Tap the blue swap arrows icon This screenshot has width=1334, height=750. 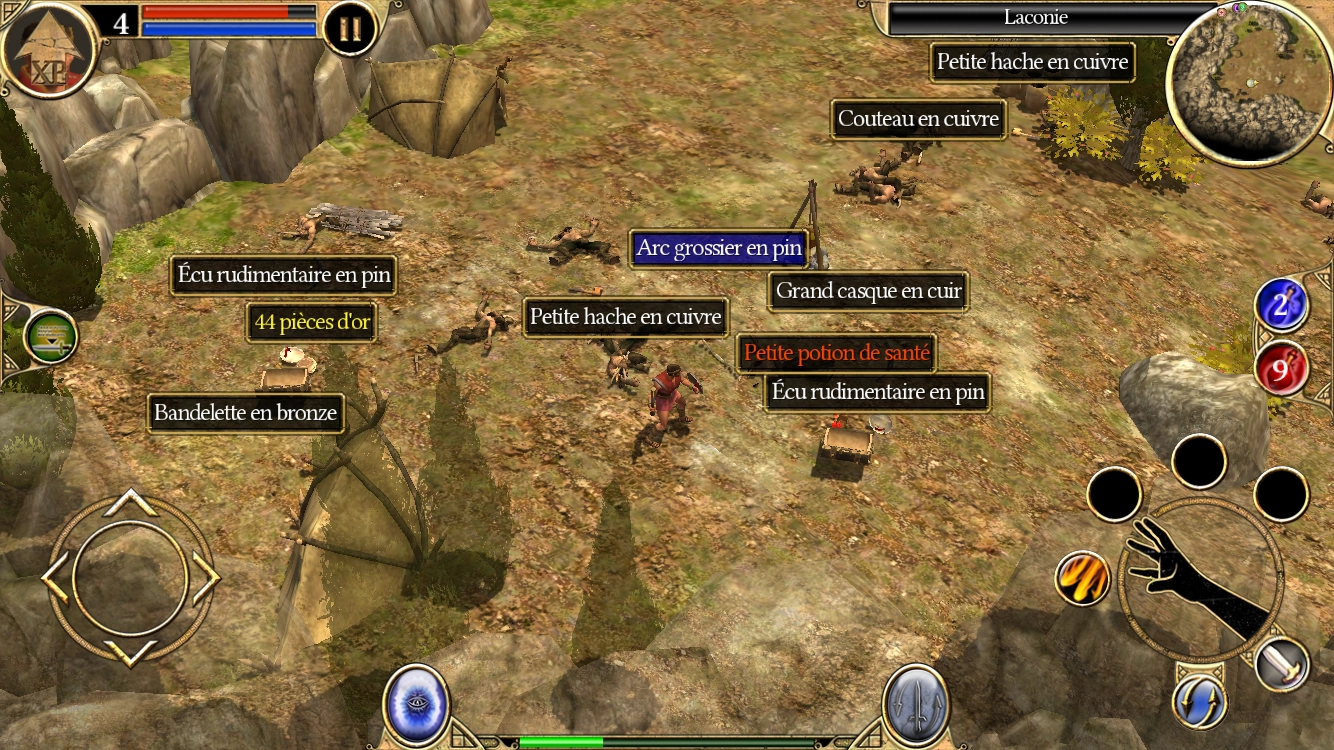click(x=1199, y=701)
